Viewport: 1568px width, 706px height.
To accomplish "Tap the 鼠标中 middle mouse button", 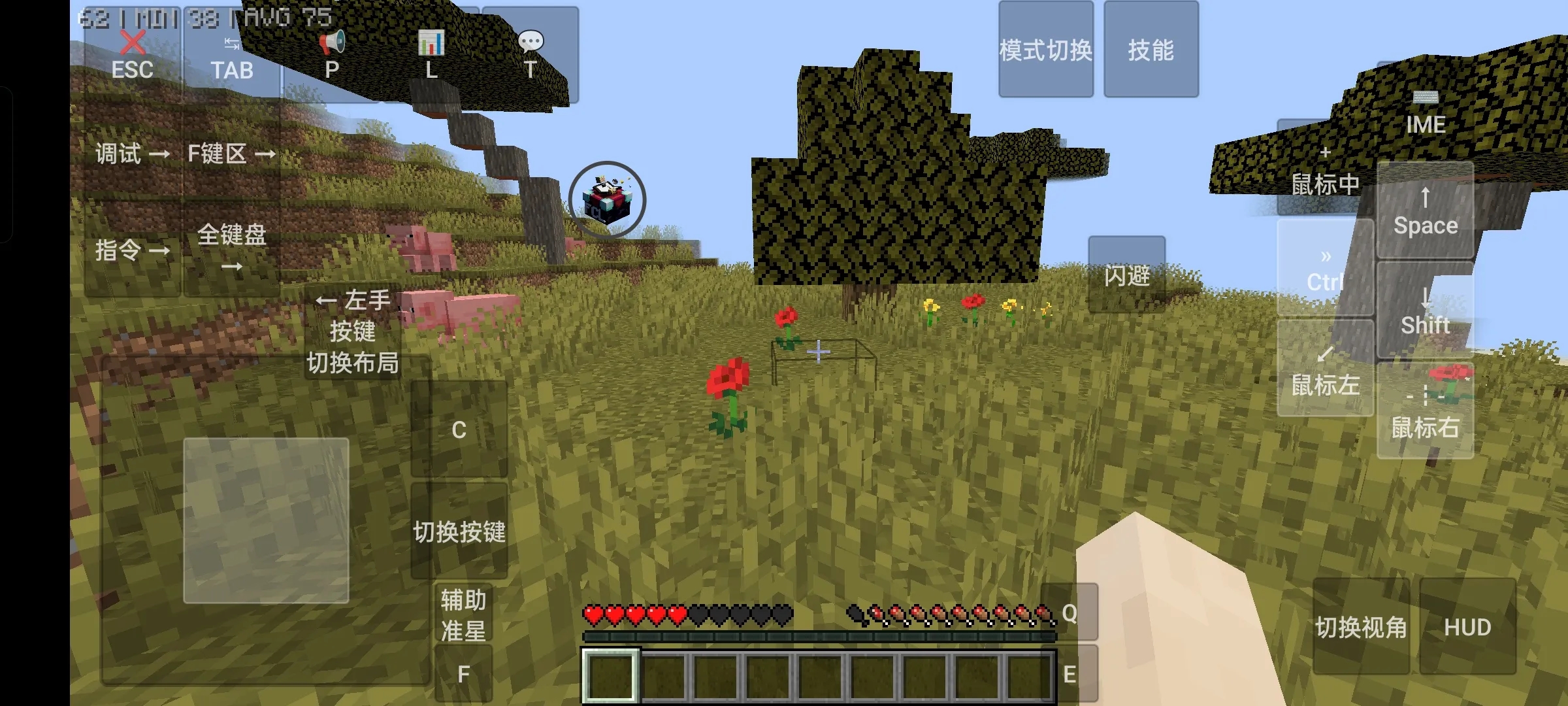I will pos(1325,170).
